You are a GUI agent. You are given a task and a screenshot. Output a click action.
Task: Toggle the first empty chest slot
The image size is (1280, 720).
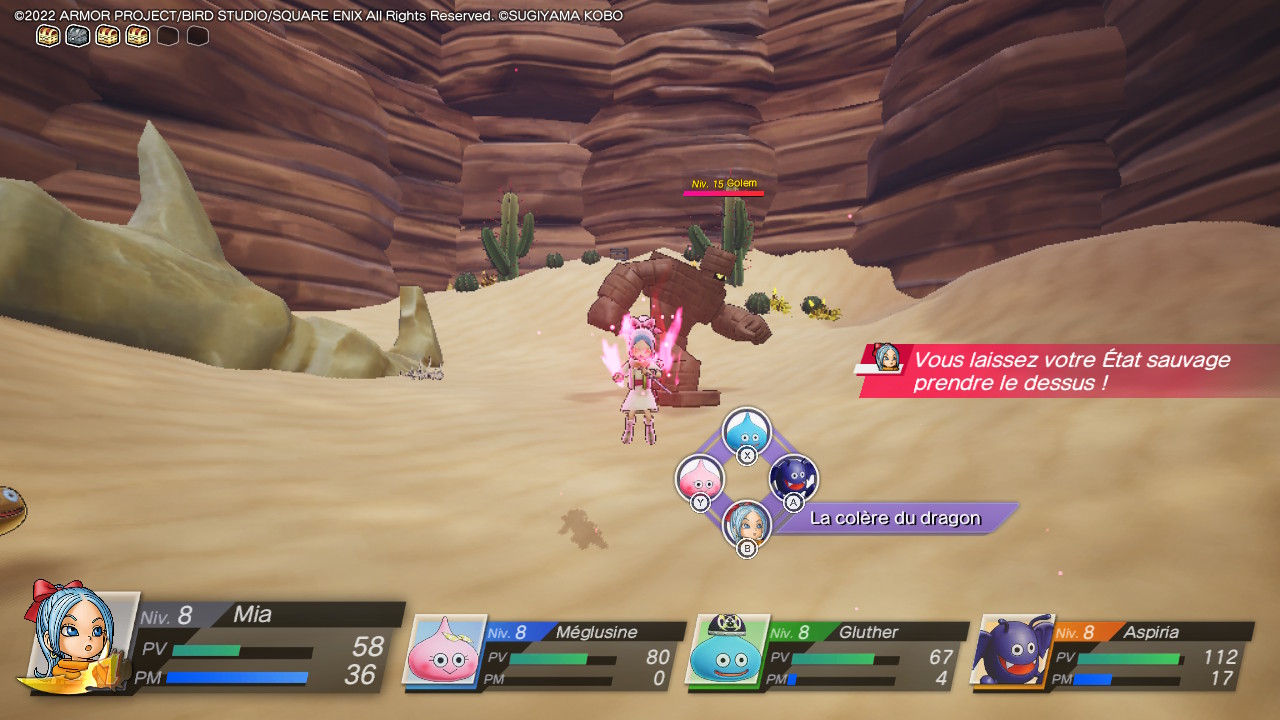(167, 35)
